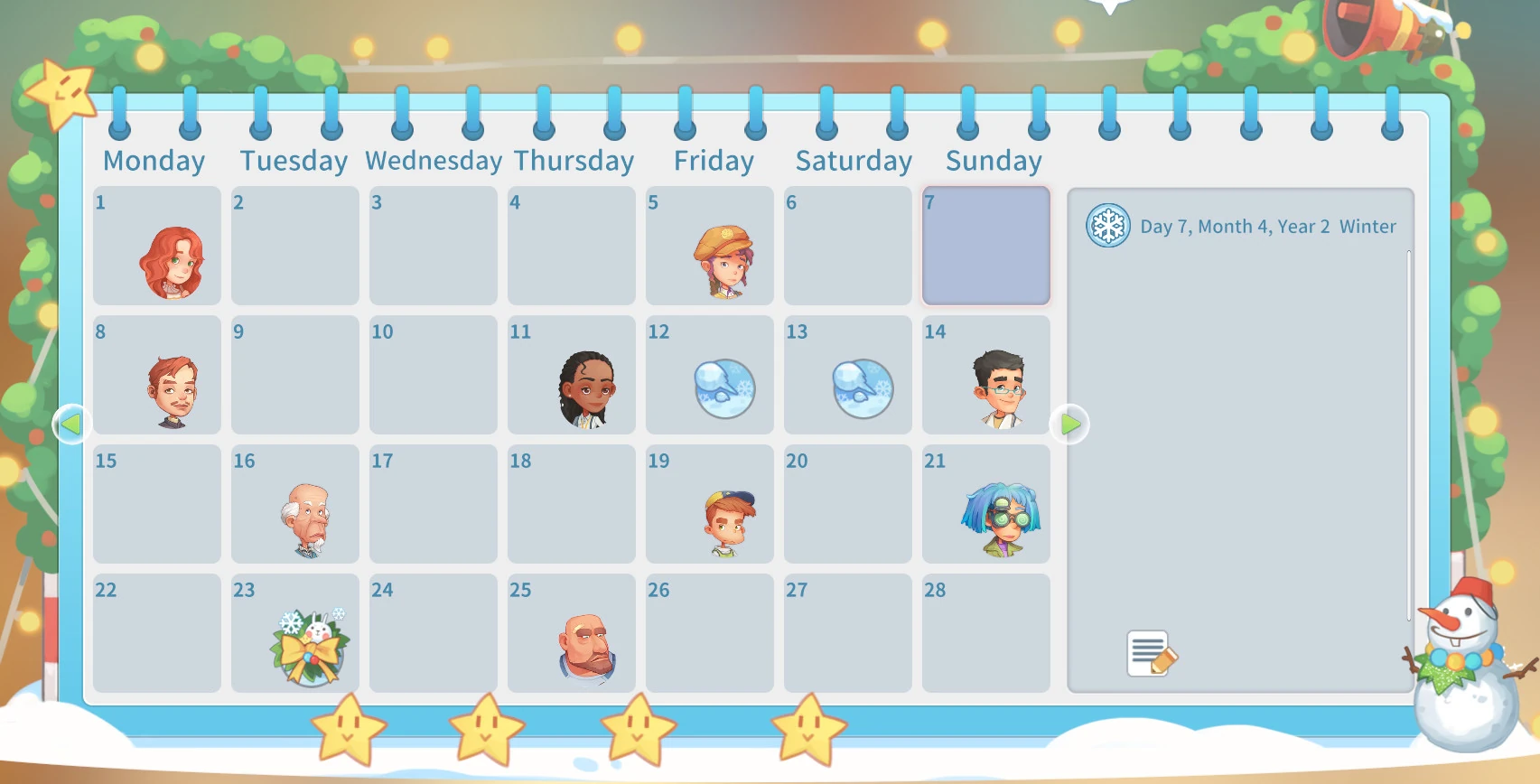
Task: Advance to the next month with the right arrow
Action: [1070, 424]
